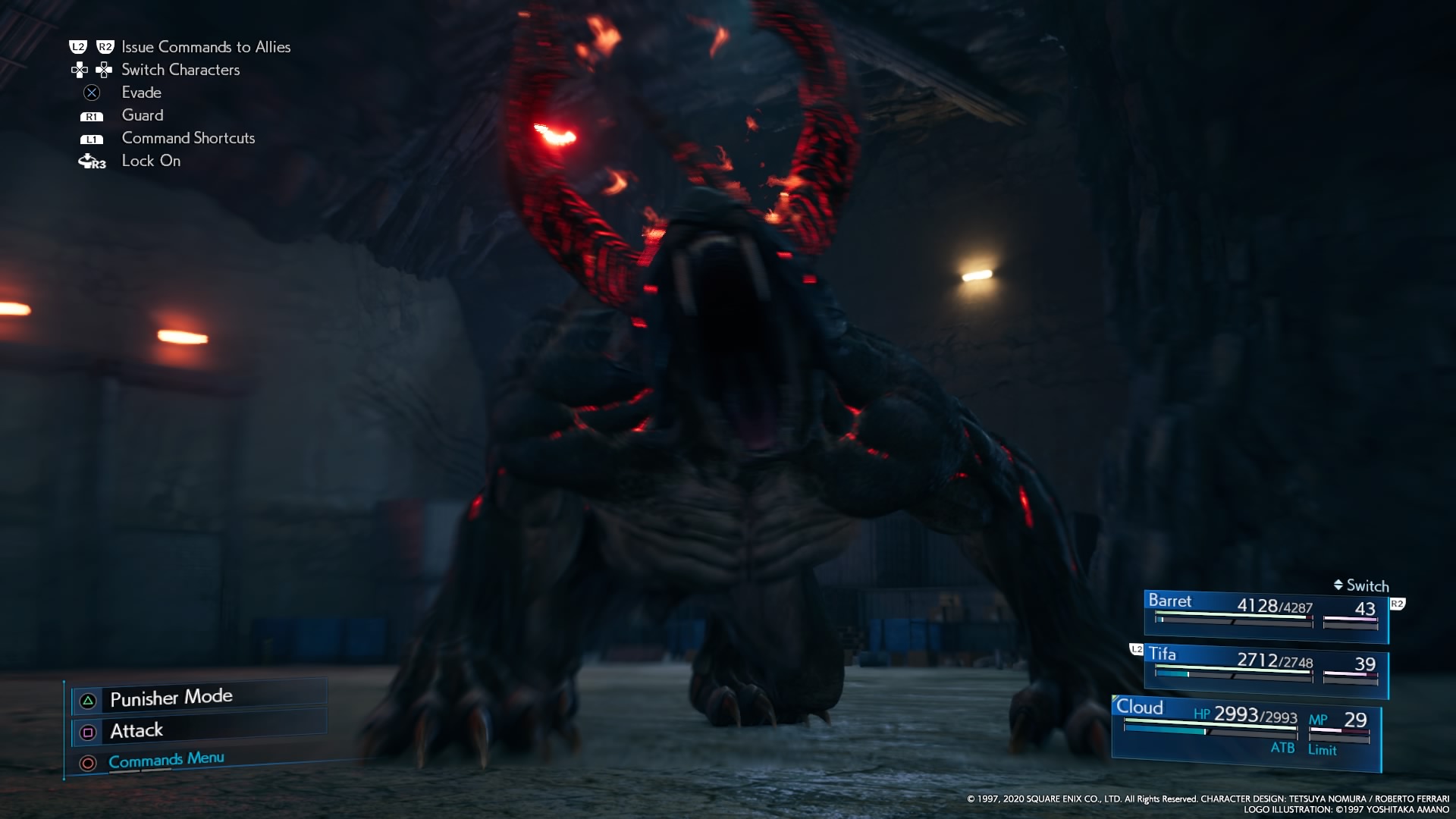Click the Attack command entry
Image resolution: width=1456 pixels, height=819 pixels.
(x=136, y=731)
